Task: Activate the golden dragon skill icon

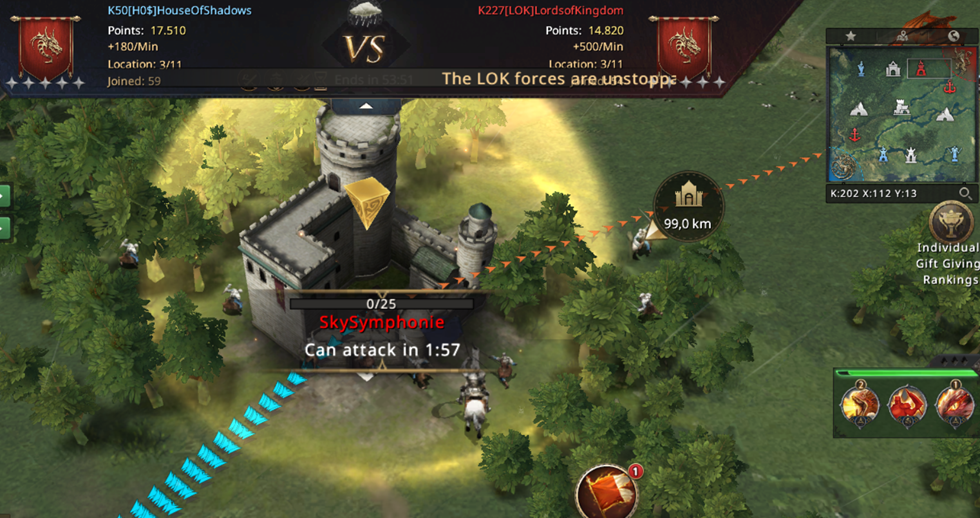Action: pyautogui.click(x=859, y=404)
